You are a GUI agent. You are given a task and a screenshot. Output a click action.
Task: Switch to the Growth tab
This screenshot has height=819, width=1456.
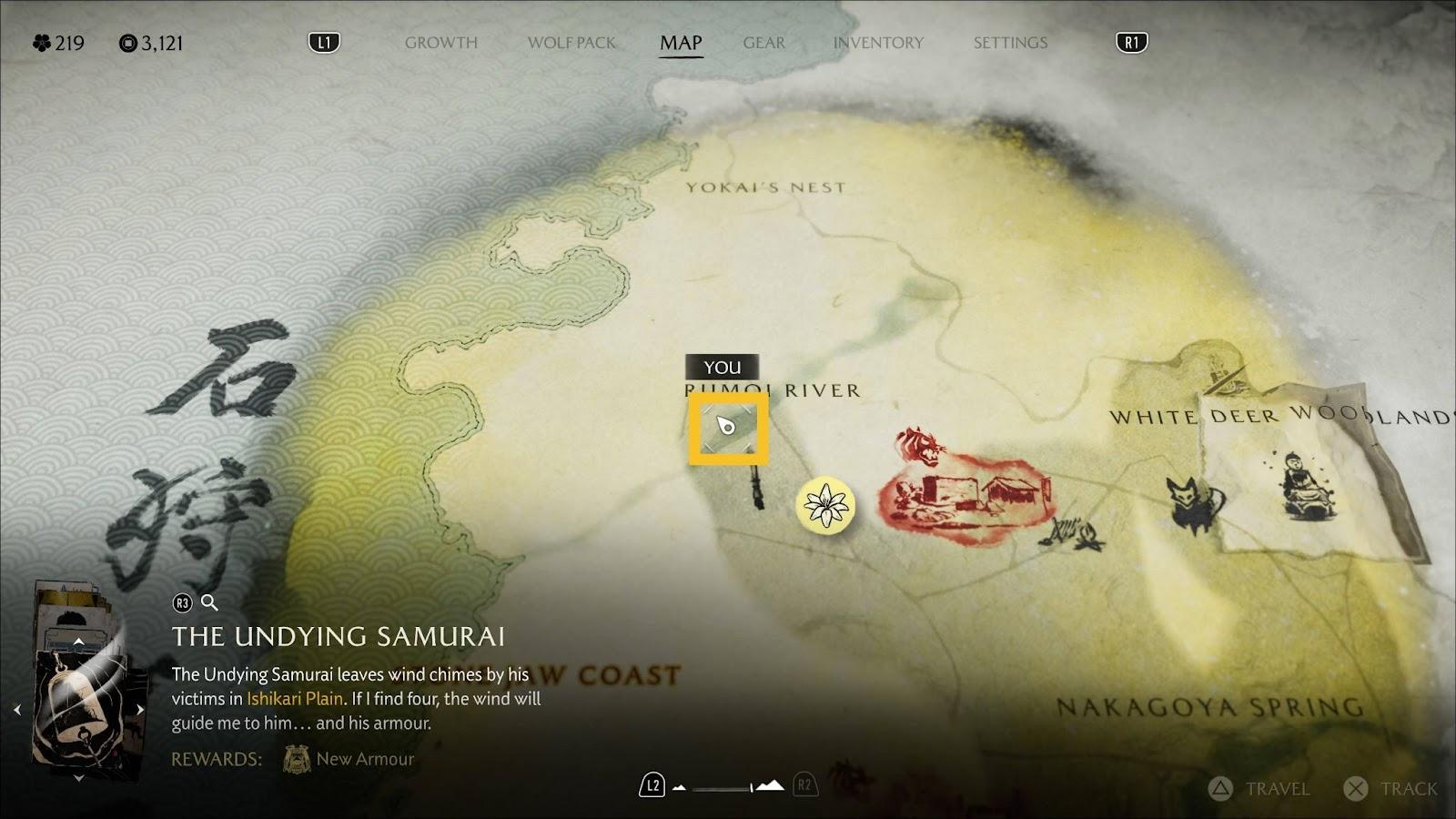tap(440, 43)
